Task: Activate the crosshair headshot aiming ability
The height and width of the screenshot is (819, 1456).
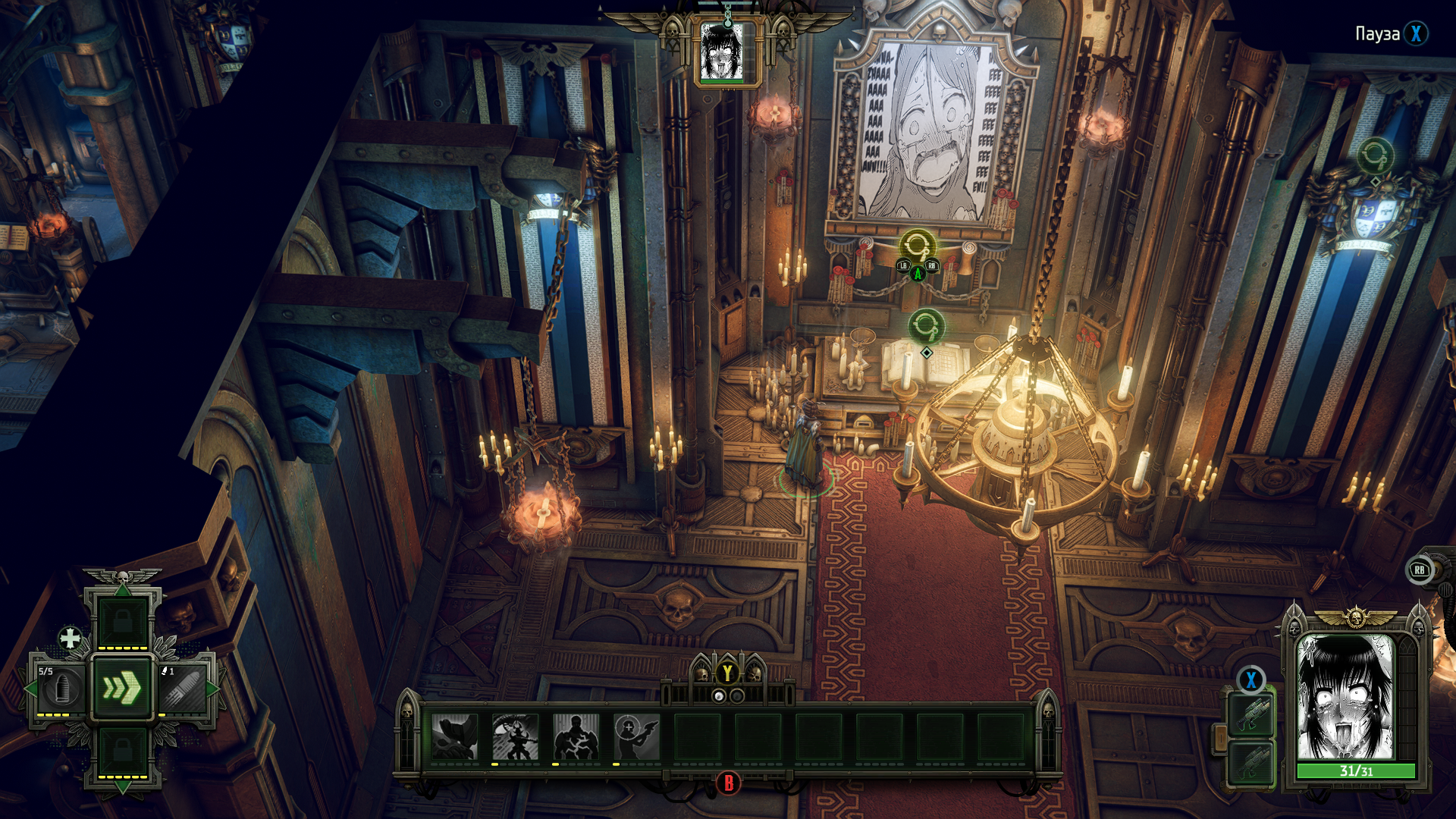Action: [636, 736]
